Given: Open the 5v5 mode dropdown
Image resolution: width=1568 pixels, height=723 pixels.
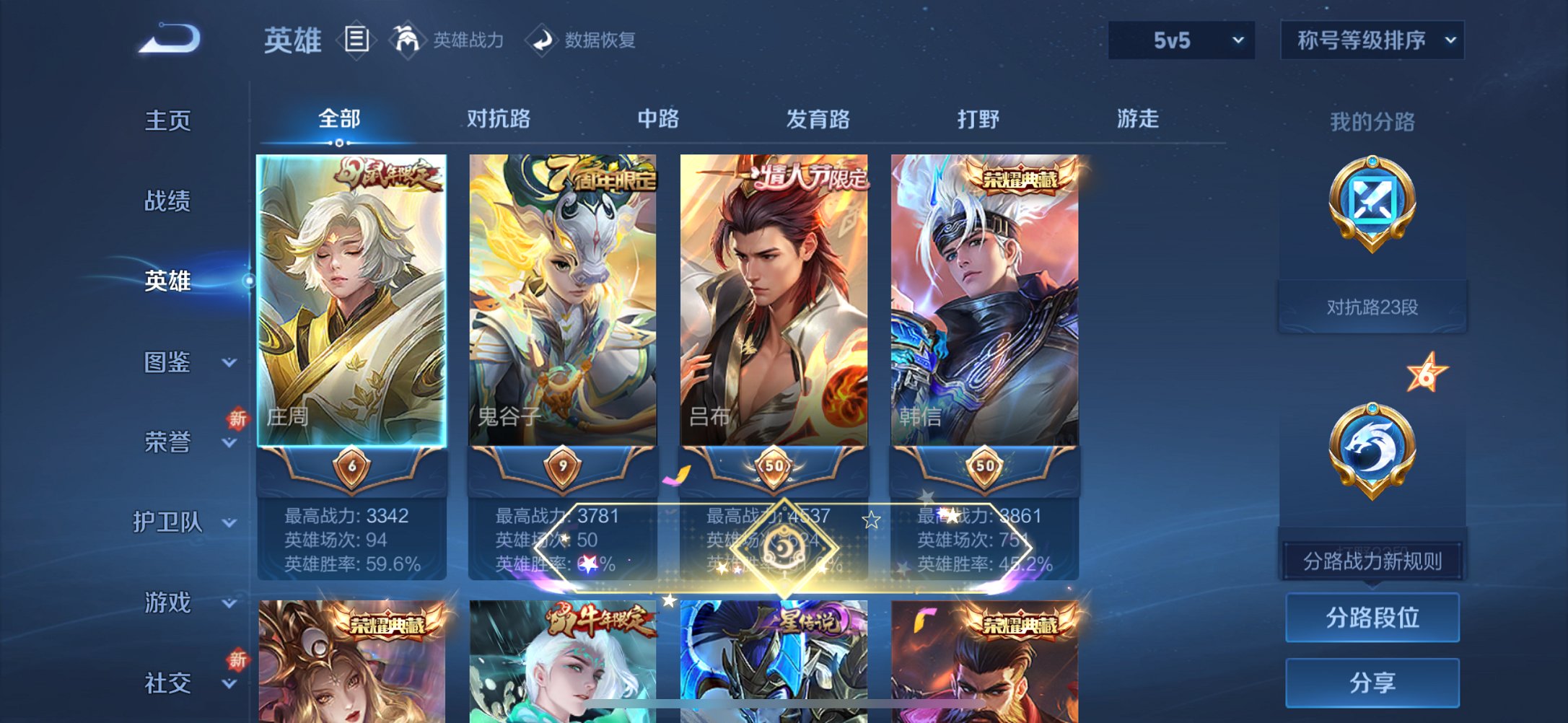Looking at the screenshot, I should pos(1181,41).
